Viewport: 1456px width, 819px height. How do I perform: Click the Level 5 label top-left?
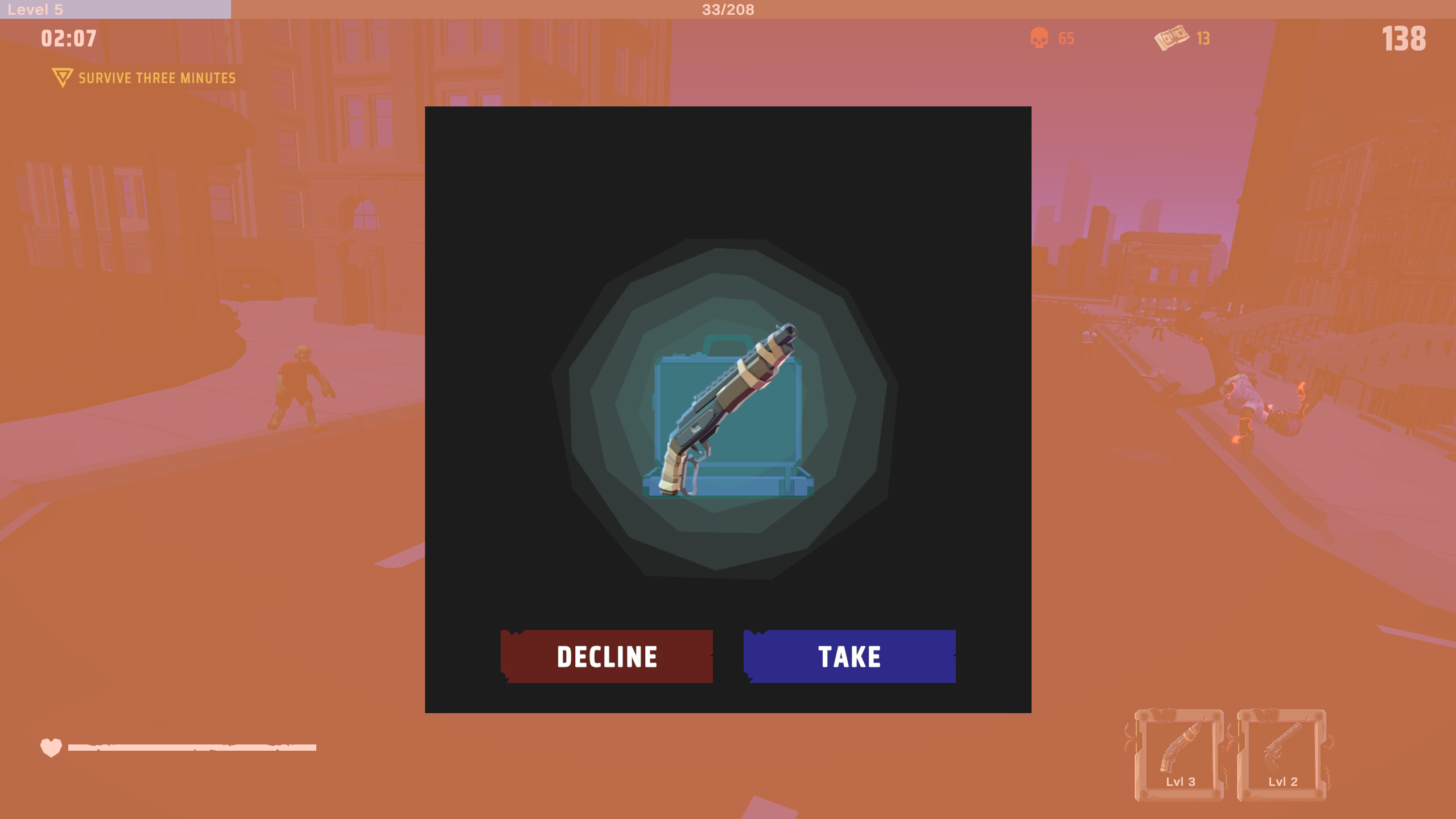pyautogui.click(x=34, y=9)
